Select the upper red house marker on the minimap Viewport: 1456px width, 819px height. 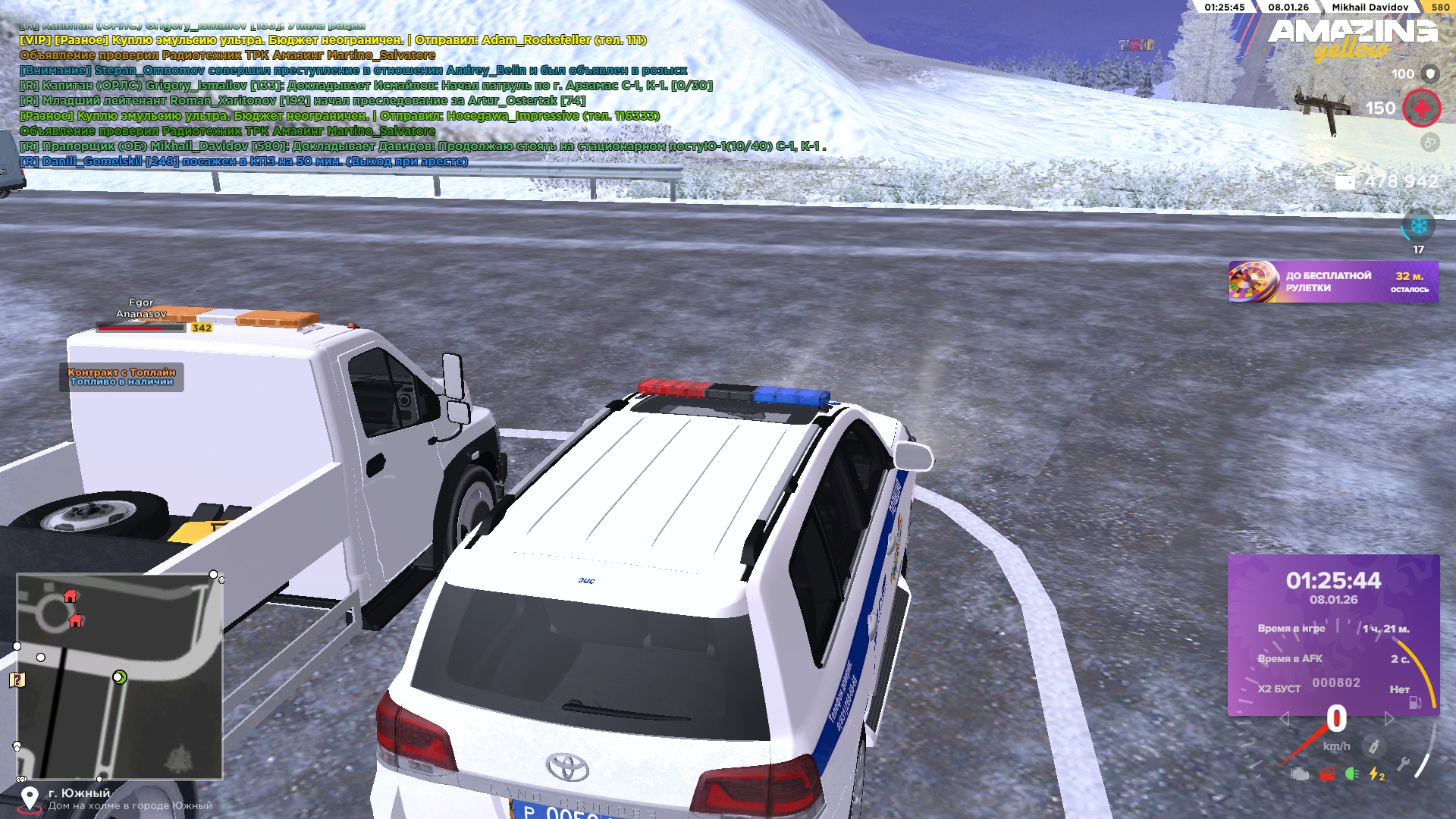point(71,596)
